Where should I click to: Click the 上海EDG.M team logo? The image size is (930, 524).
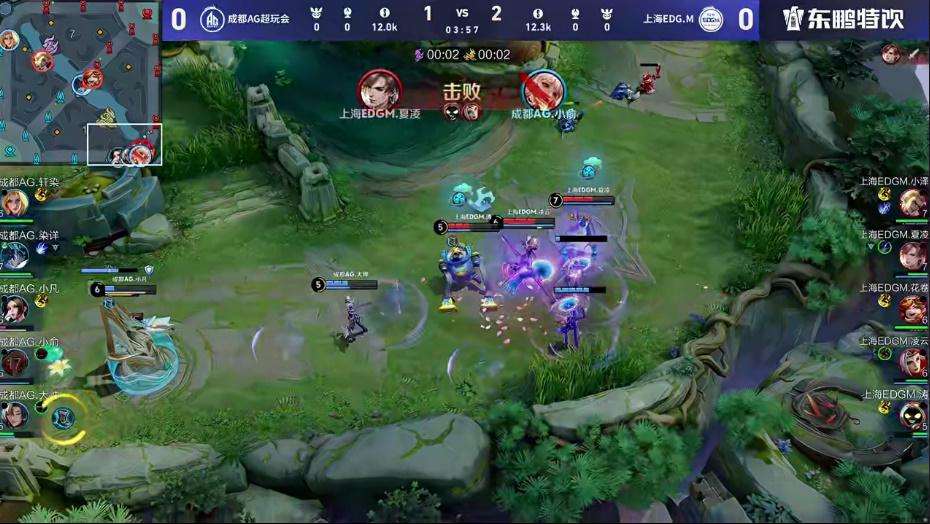pyautogui.click(x=711, y=19)
